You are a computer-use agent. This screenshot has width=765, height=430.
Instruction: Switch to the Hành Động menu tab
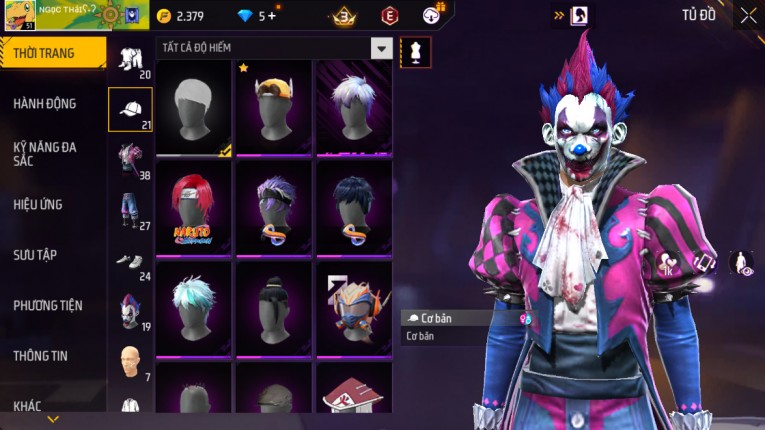pos(45,104)
